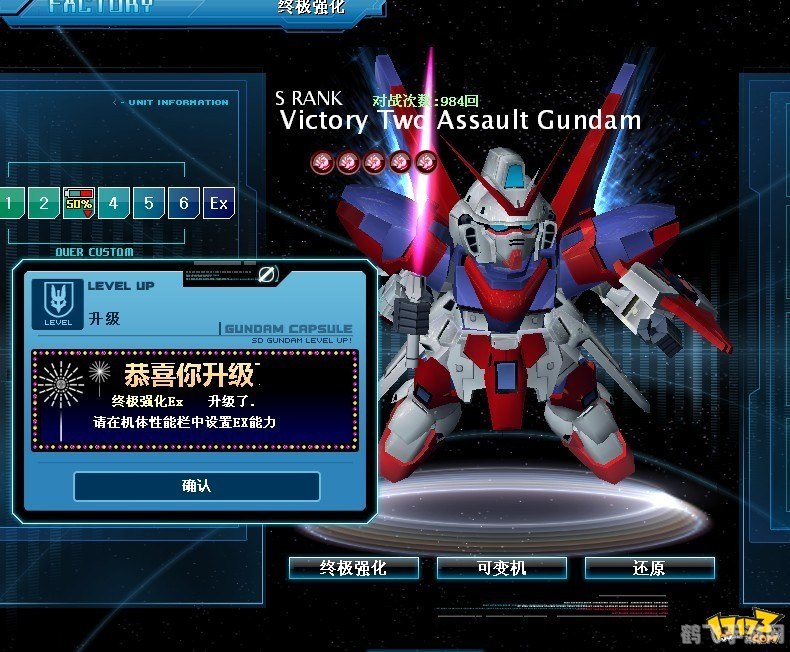Screen dimensions: 790x652
Task: Select the 可变机 transform button
Action: pyautogui.click(x=501, y=568)
